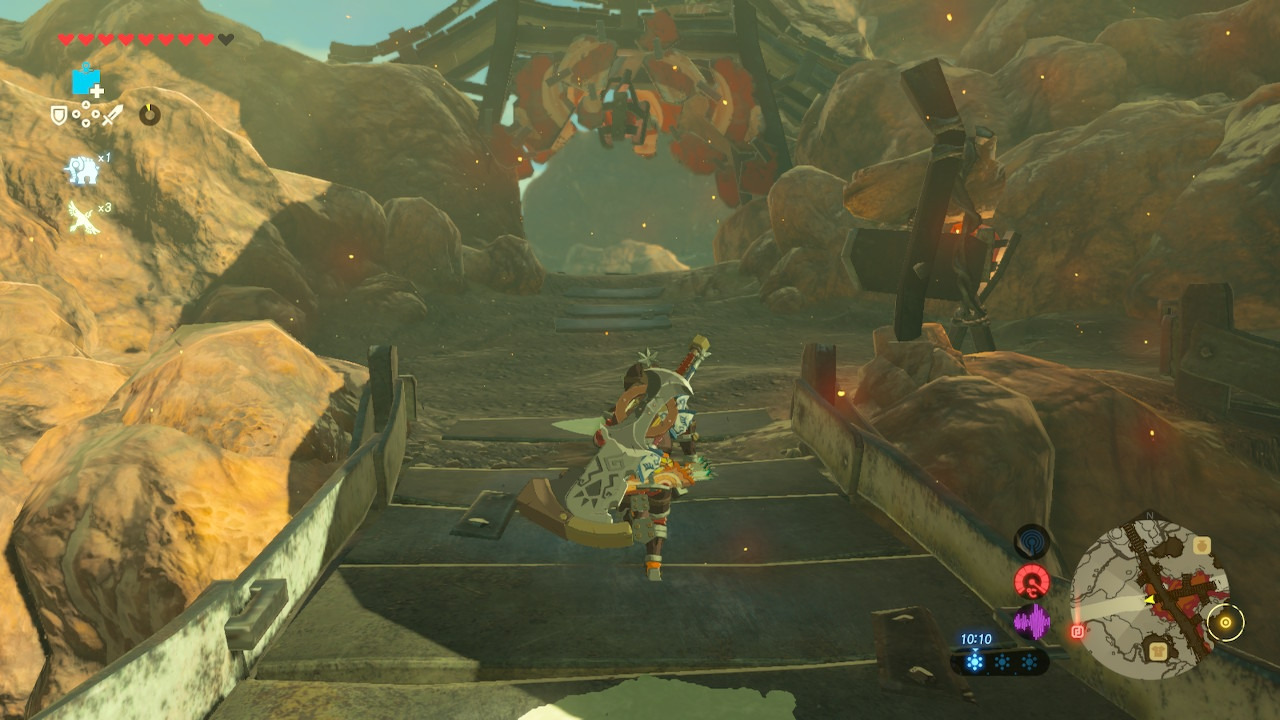Activate the elephant champion ability icon
The width and height of the screenshot is (1280, 720).
tap(82, 170)
